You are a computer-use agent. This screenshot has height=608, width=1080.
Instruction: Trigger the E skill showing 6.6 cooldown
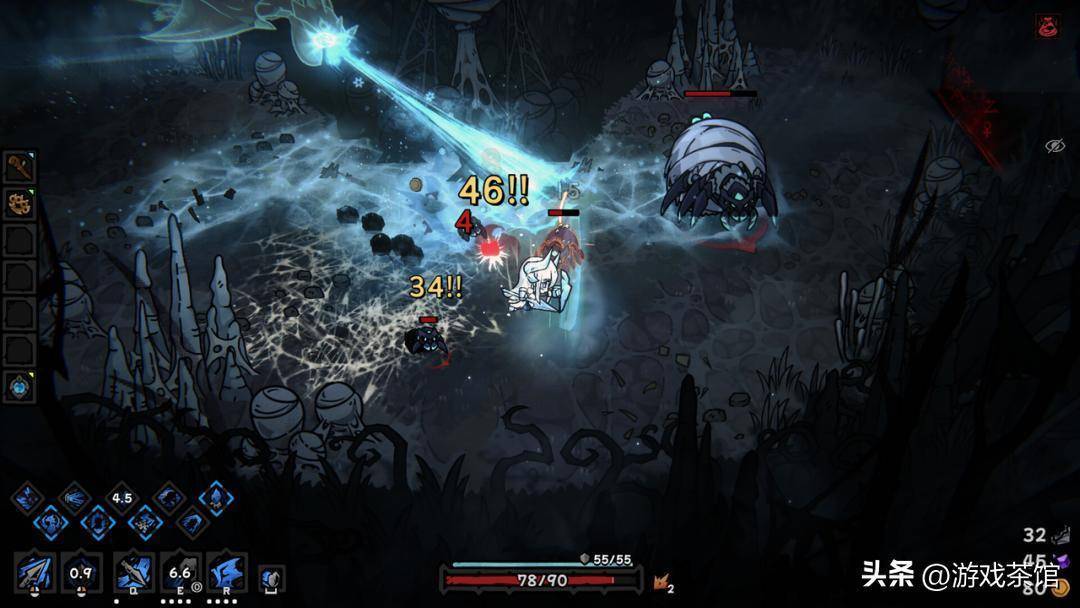click(181, 572)
